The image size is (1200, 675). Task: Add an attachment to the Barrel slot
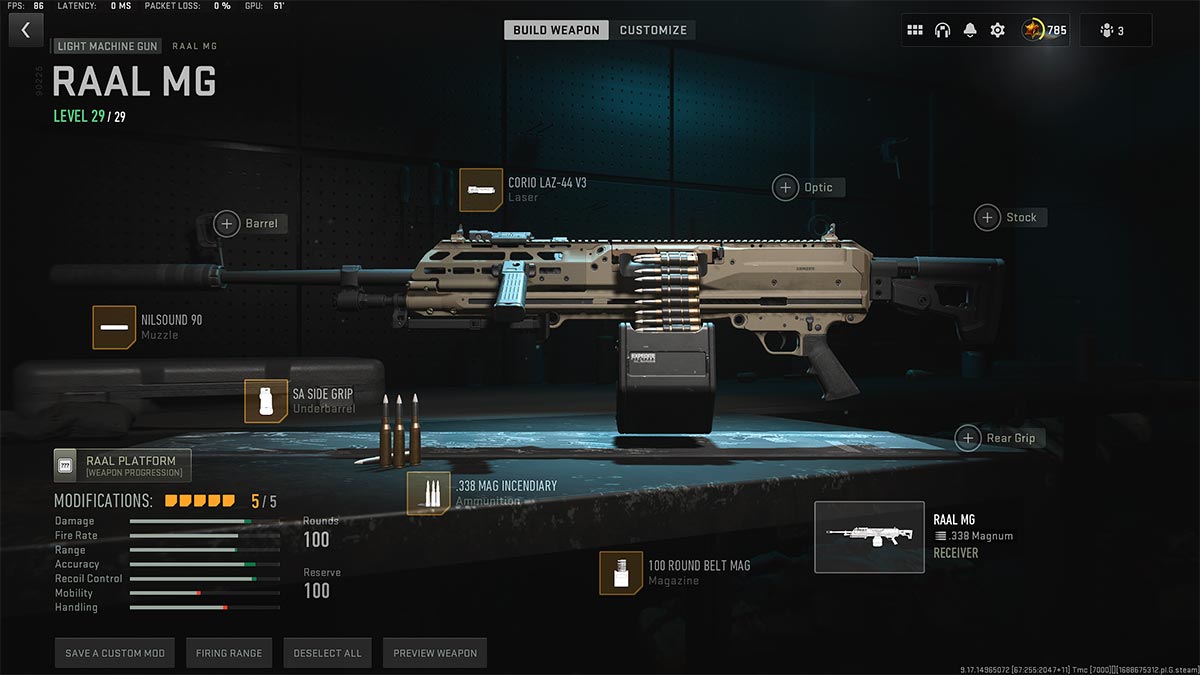coord(228,223)
